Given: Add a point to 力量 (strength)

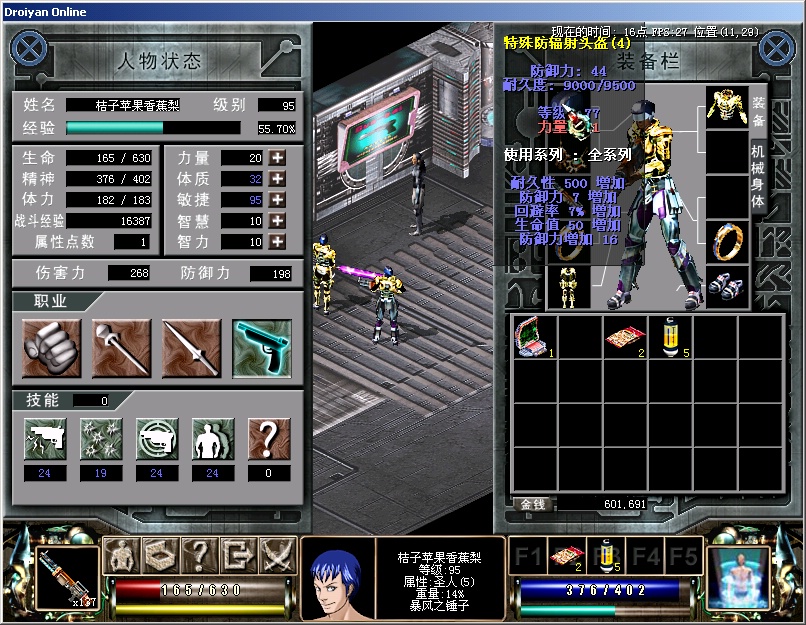Looking at the screenshot, I should point(277,158).
